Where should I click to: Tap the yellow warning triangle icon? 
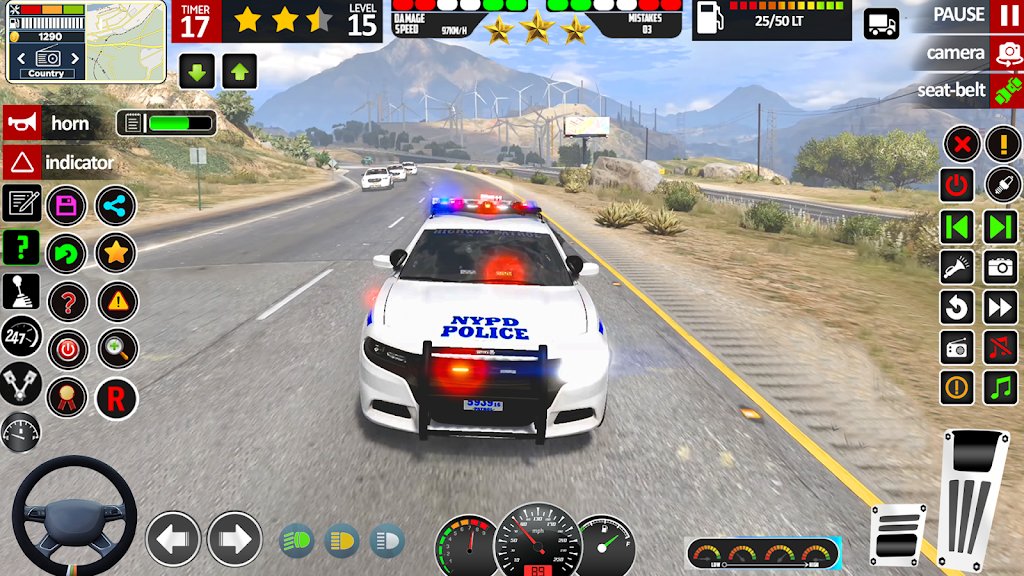pos(116,301)
